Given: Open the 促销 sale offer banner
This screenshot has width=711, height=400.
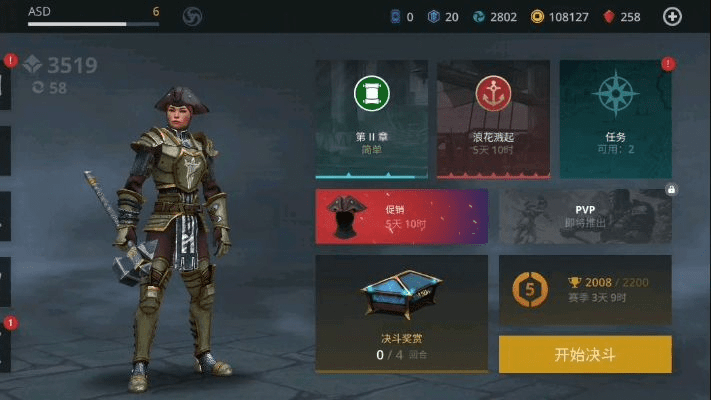Looking at the screenshot, I should click(401, 216).
